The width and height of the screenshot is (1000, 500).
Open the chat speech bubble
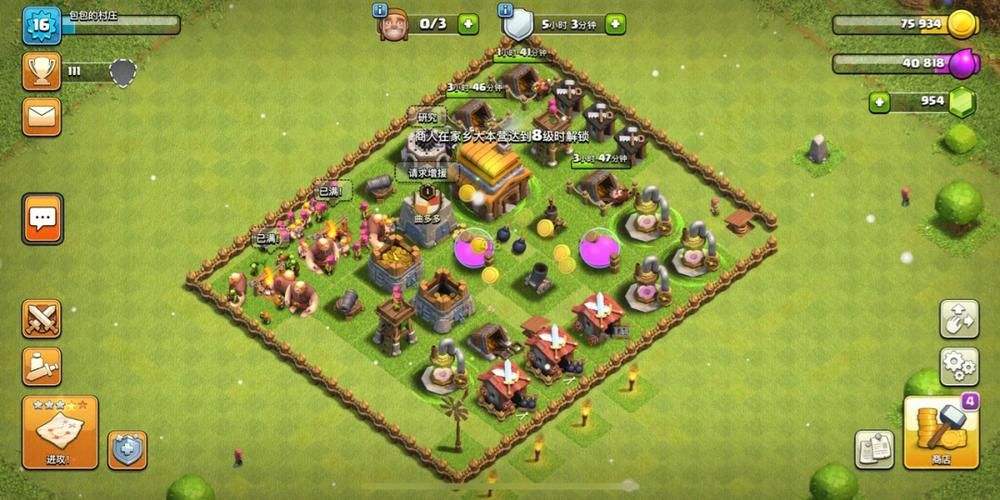point(42,217)
